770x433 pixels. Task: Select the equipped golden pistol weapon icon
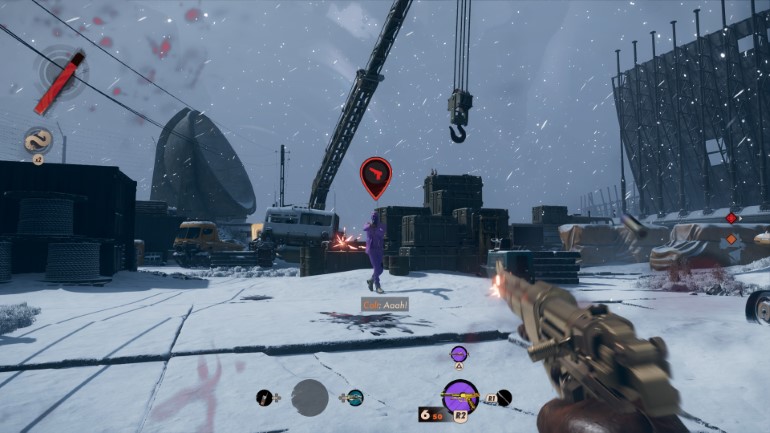(460, 396)
